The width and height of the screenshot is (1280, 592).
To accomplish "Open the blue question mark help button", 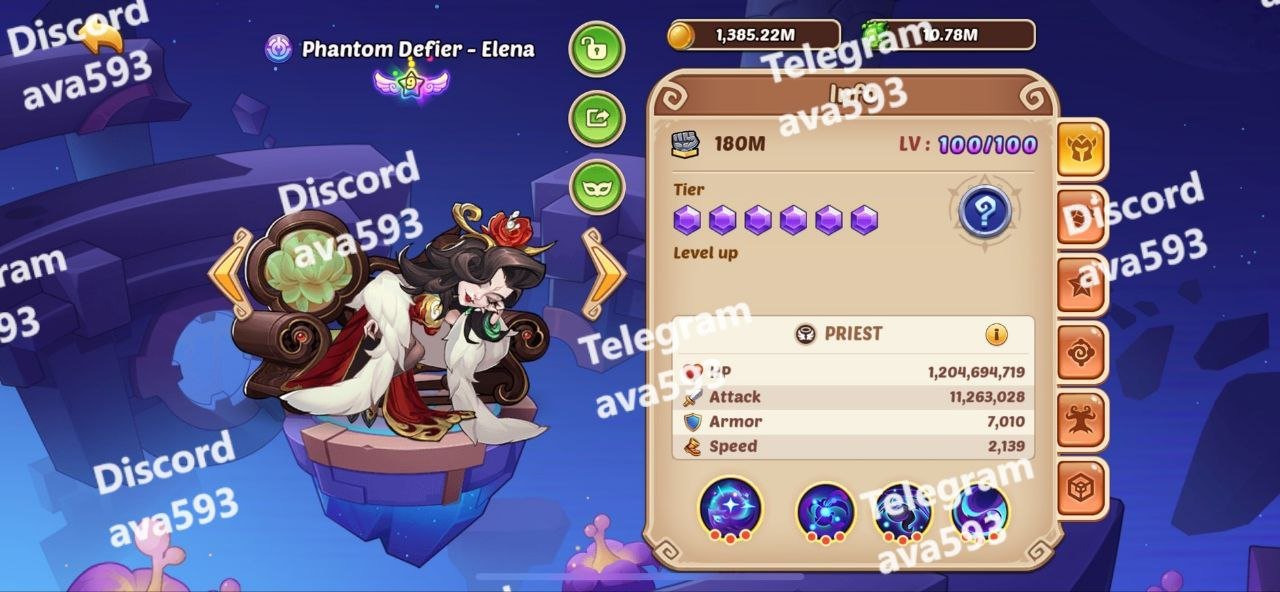I will 984,212.
